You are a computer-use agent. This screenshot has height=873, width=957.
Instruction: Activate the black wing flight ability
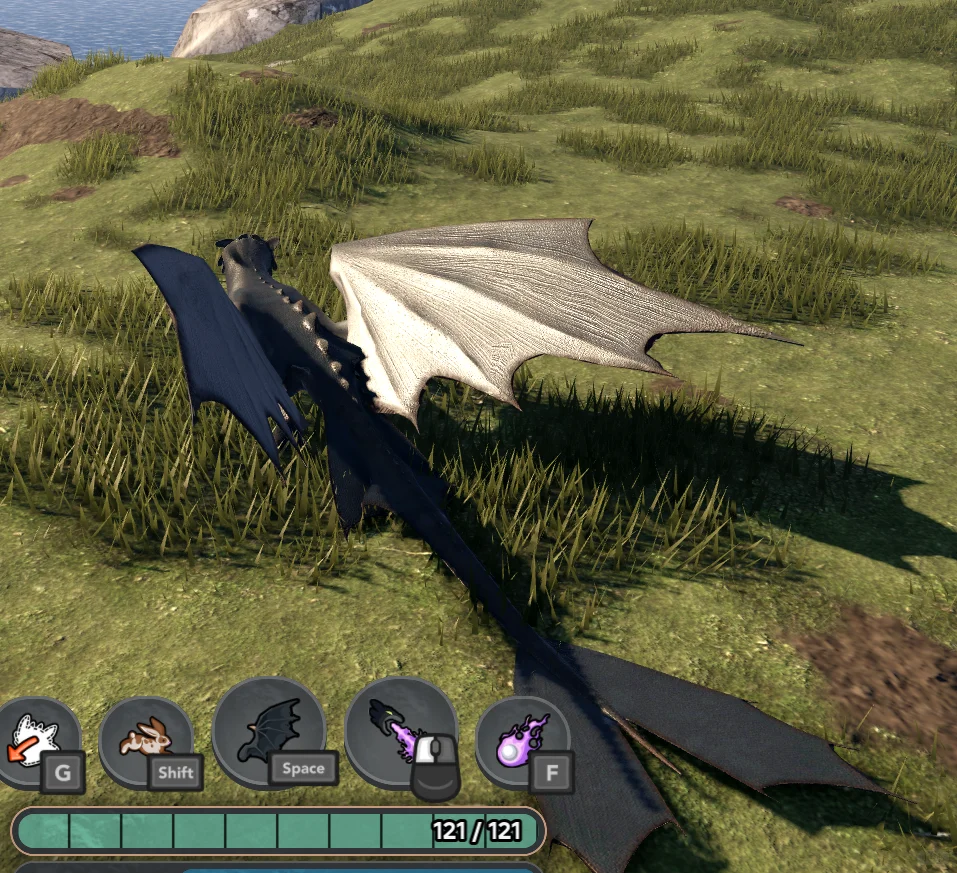(x=268, y=733)
